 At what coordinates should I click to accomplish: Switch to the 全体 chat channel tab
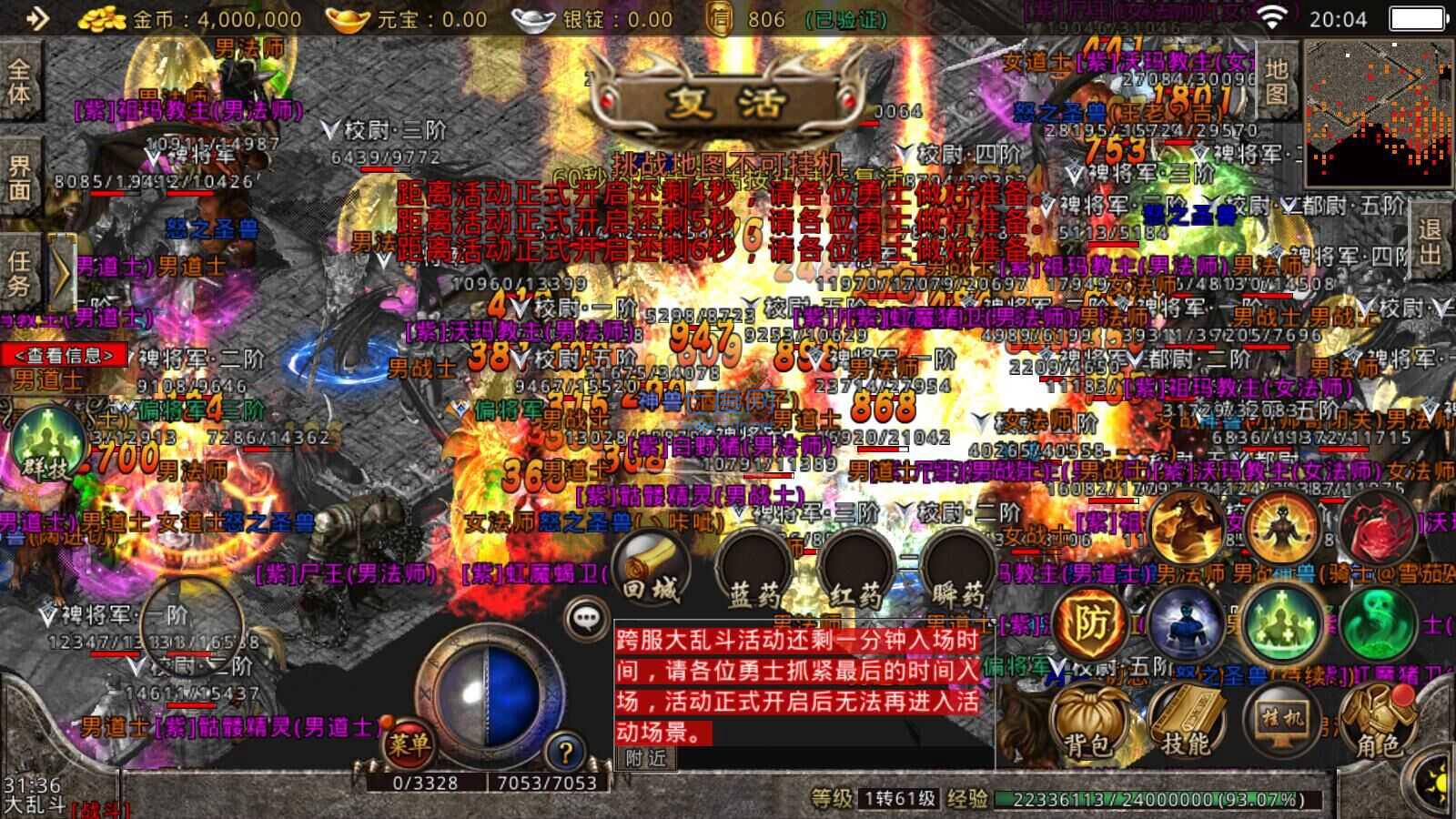pyautogui.click(x=18, y=82)
